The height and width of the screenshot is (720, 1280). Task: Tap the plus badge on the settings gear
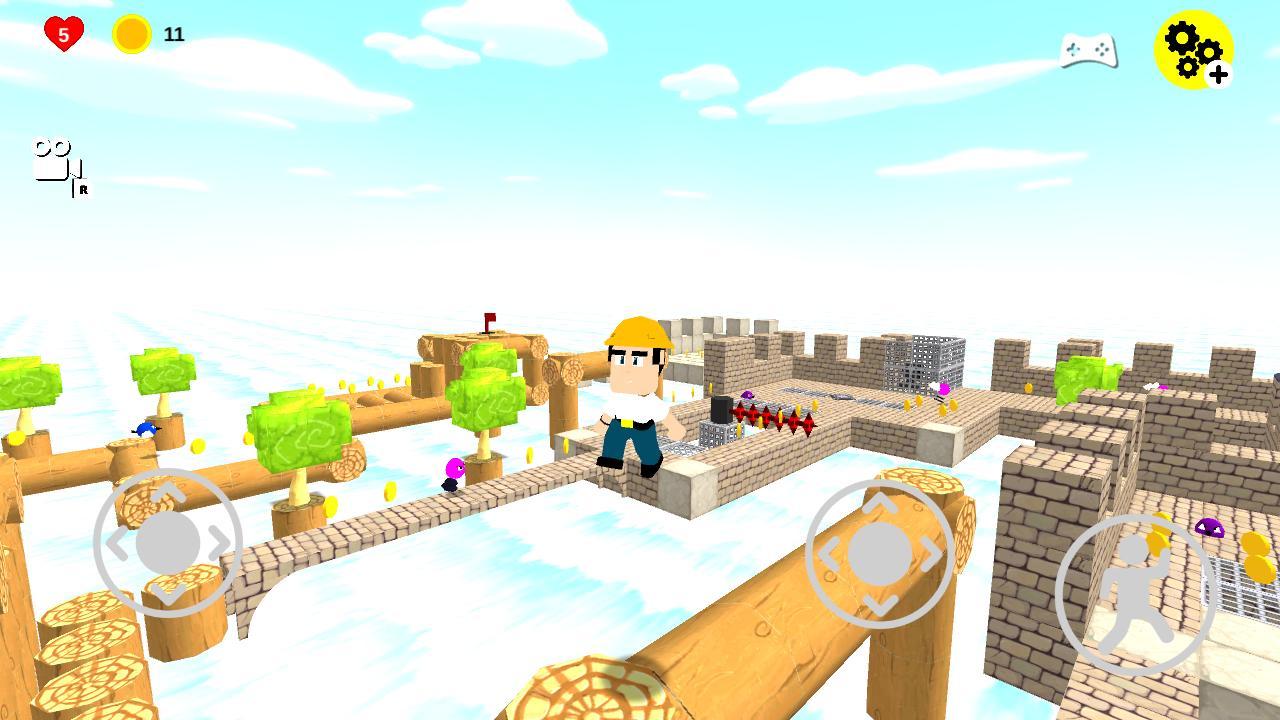point(1218,72)
